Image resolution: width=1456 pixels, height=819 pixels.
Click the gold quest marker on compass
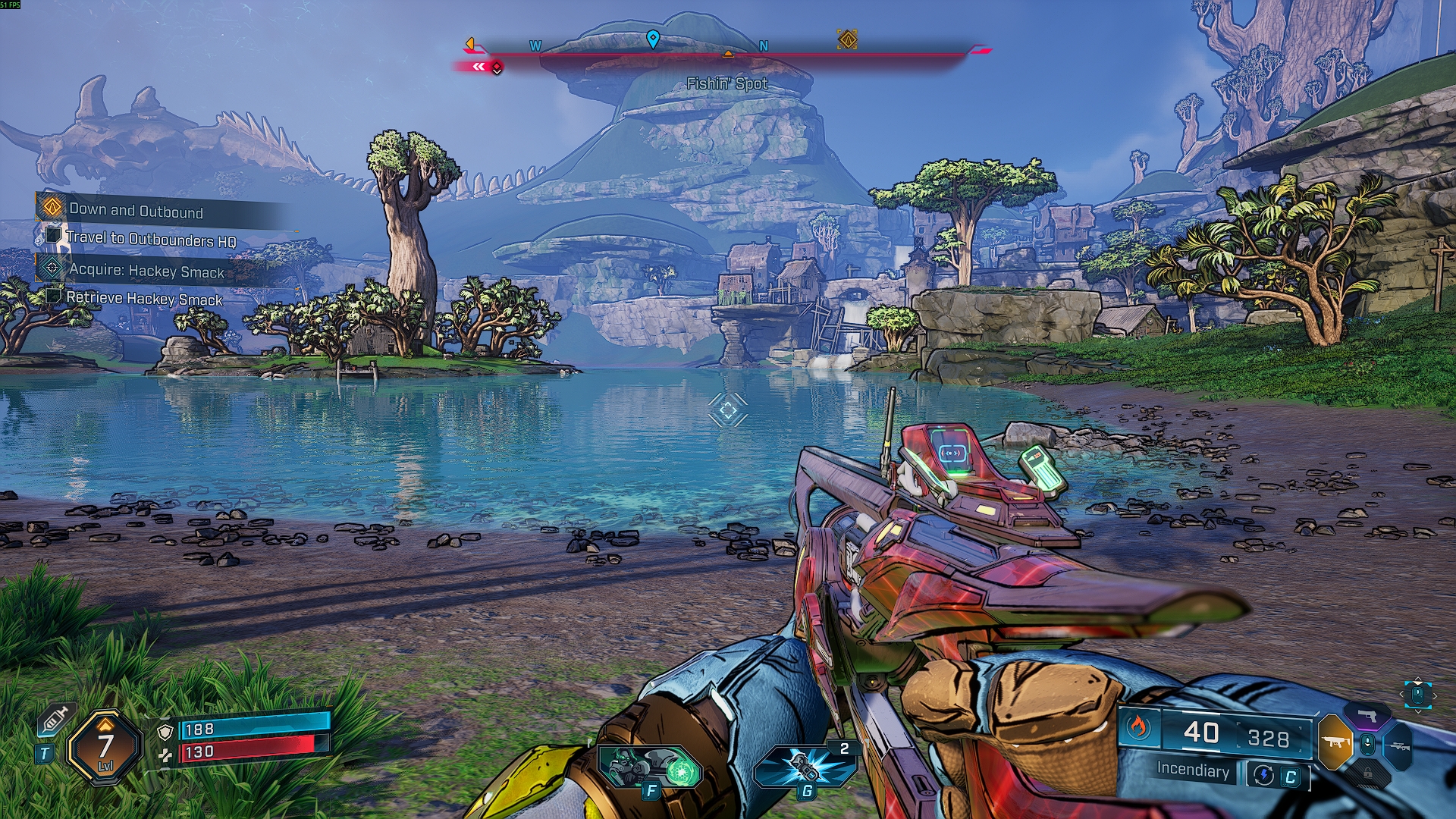[x=847, y=39]
